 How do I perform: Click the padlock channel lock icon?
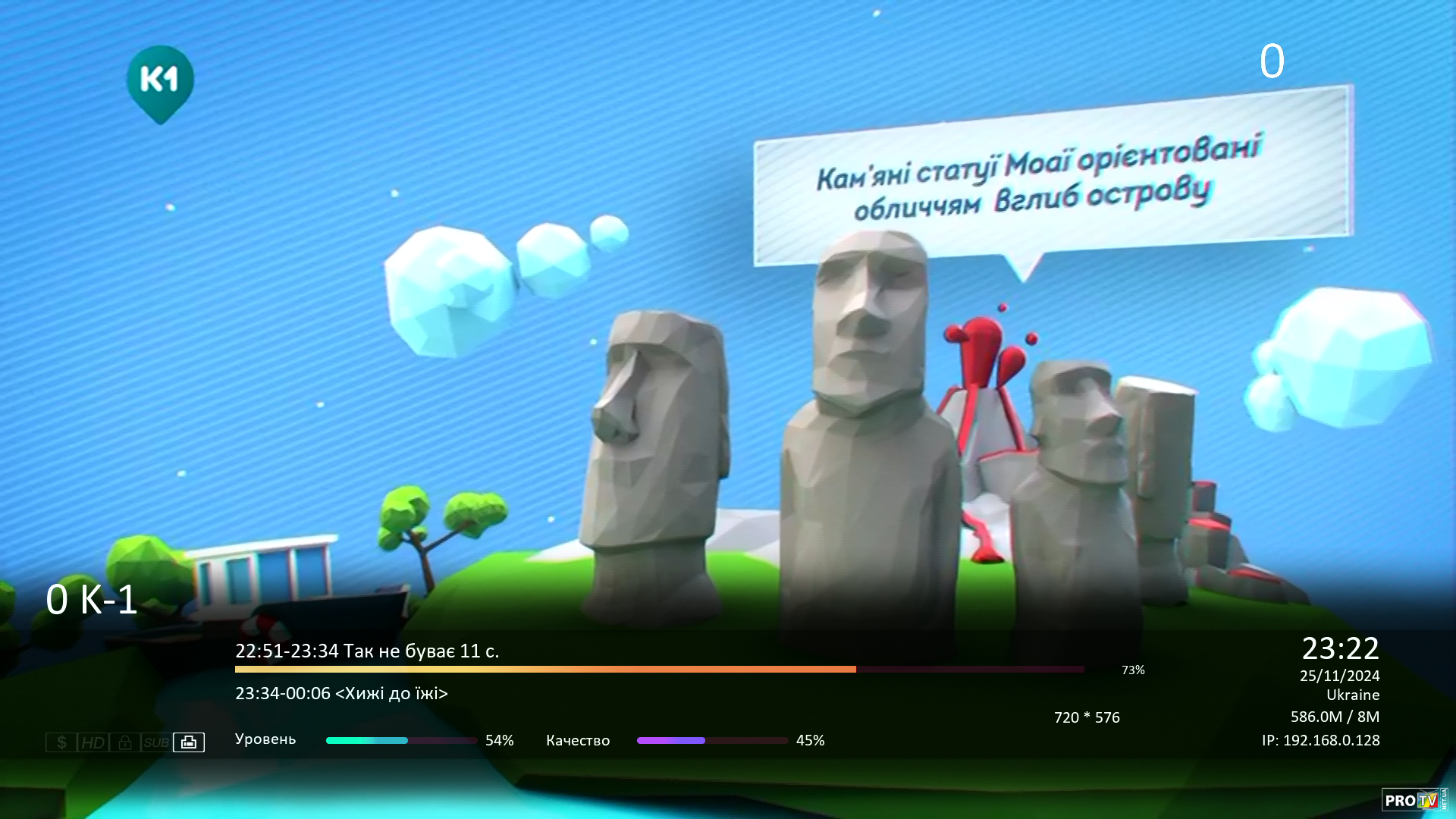coord(125,742)
